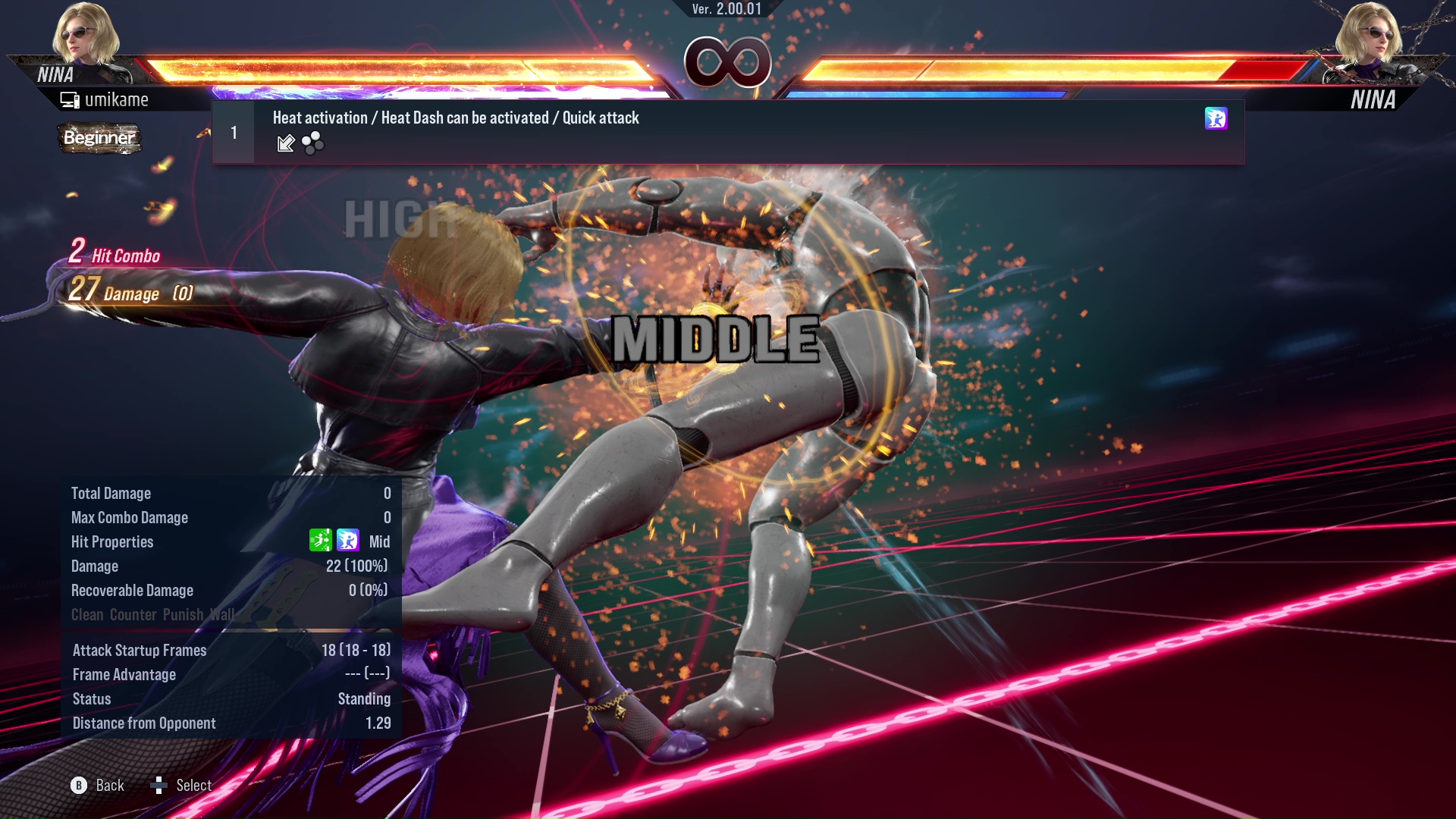Click the button-cluster input icon in row 1
This screenshot has width=1456, height=819.
(x=312, y=143)
